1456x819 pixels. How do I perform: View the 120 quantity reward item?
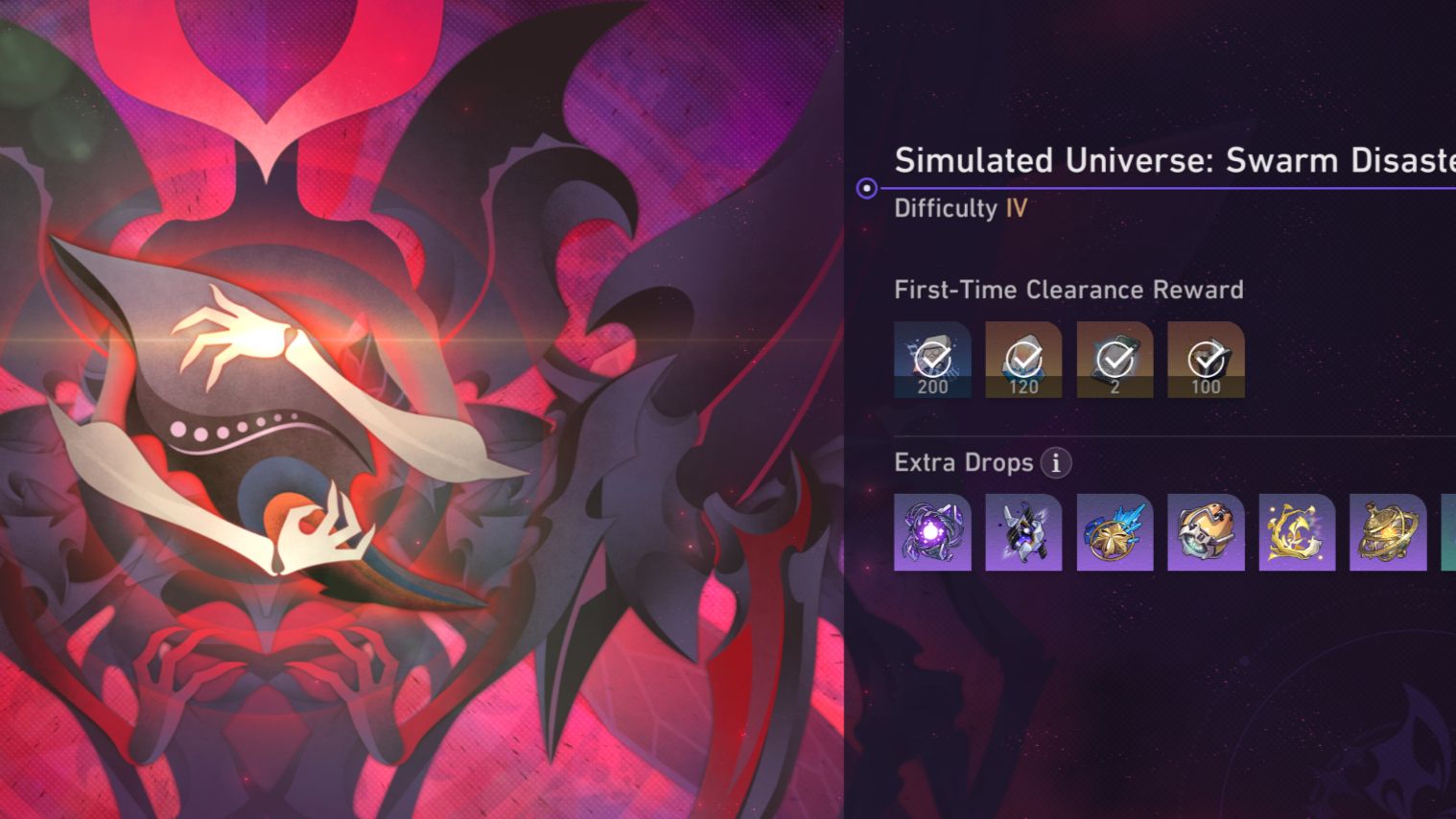1022,360
